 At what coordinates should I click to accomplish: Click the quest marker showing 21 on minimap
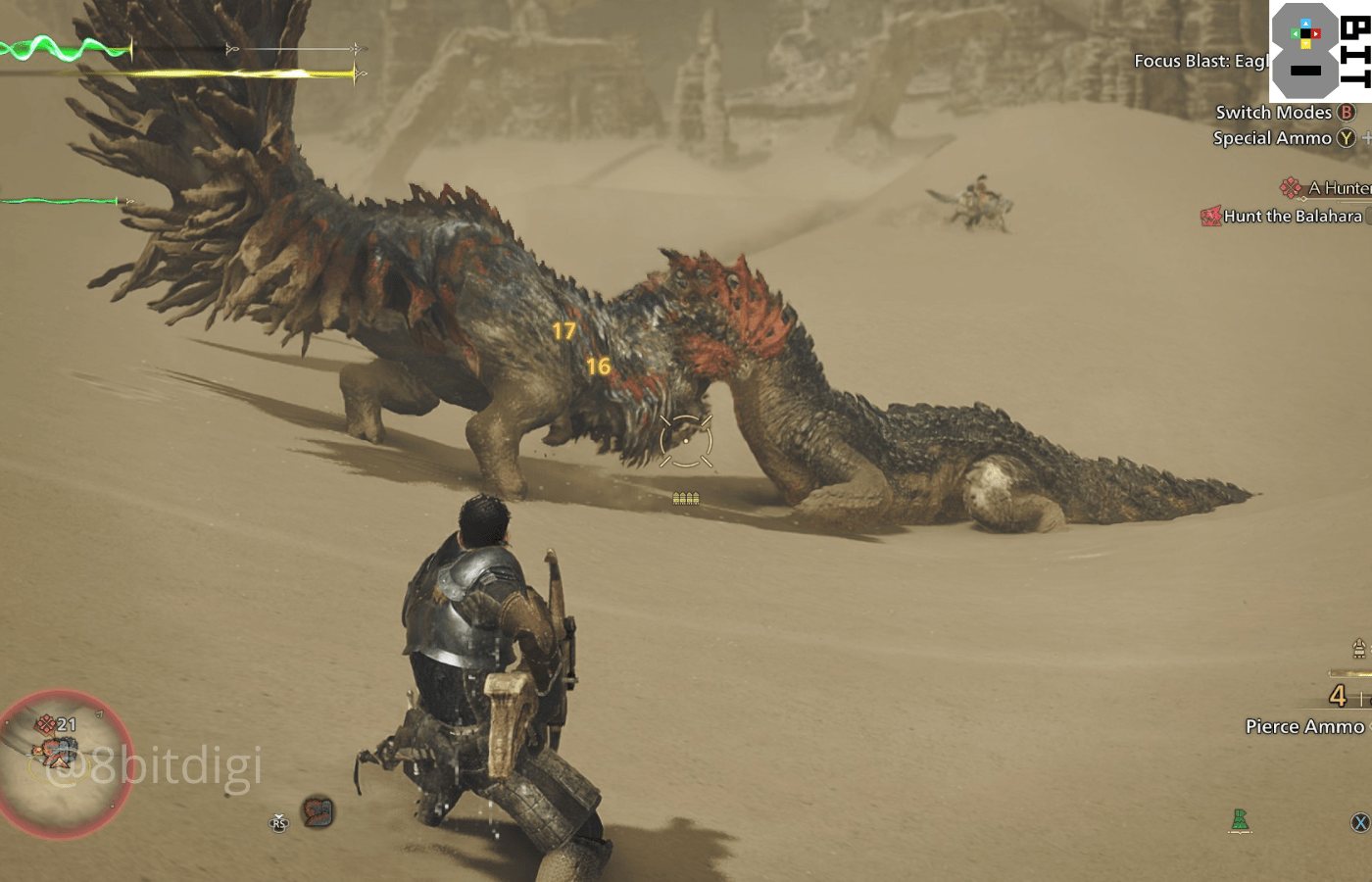(x=55, y=725)
